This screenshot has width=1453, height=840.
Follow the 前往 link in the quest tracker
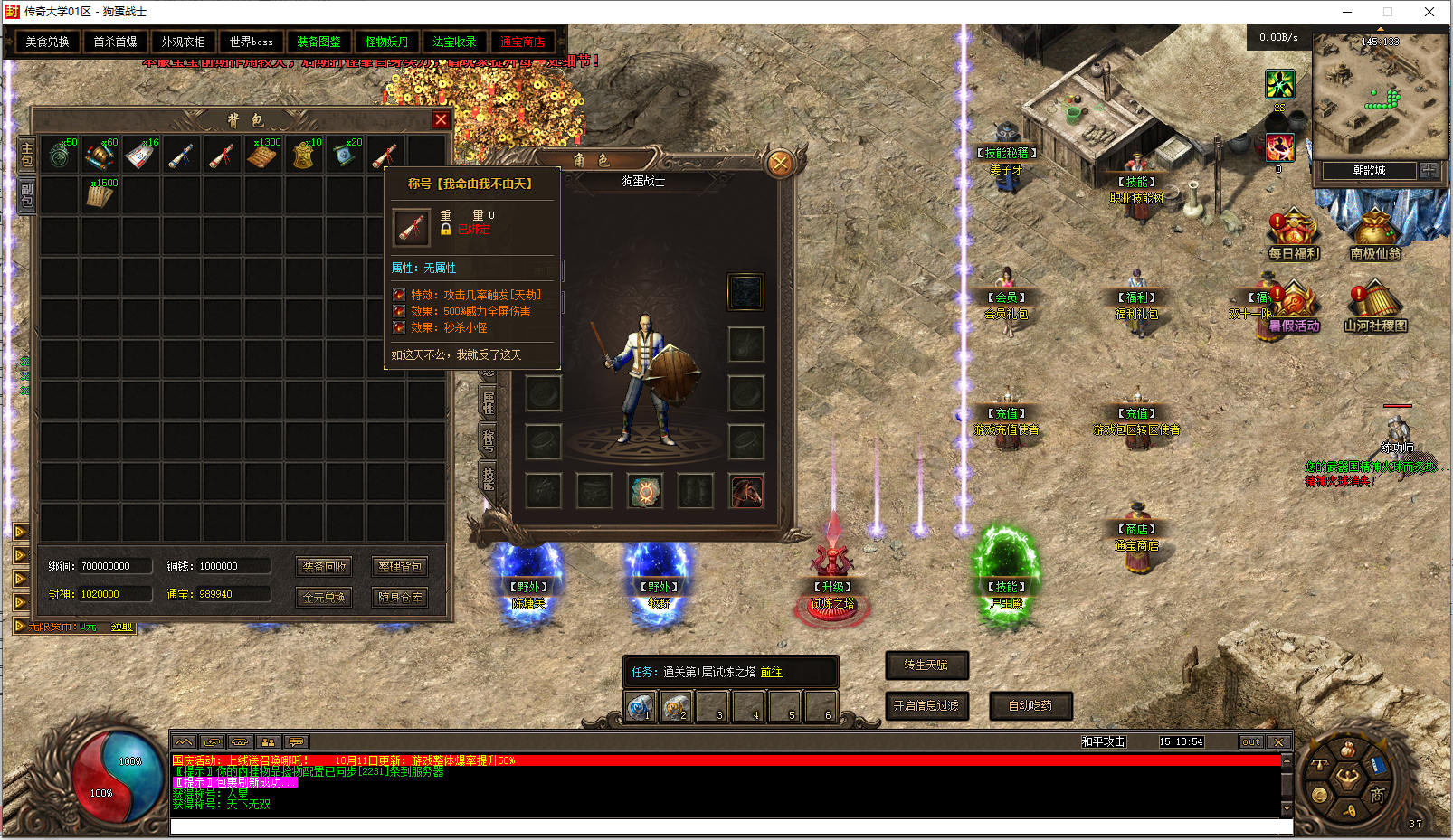(771, 672)
